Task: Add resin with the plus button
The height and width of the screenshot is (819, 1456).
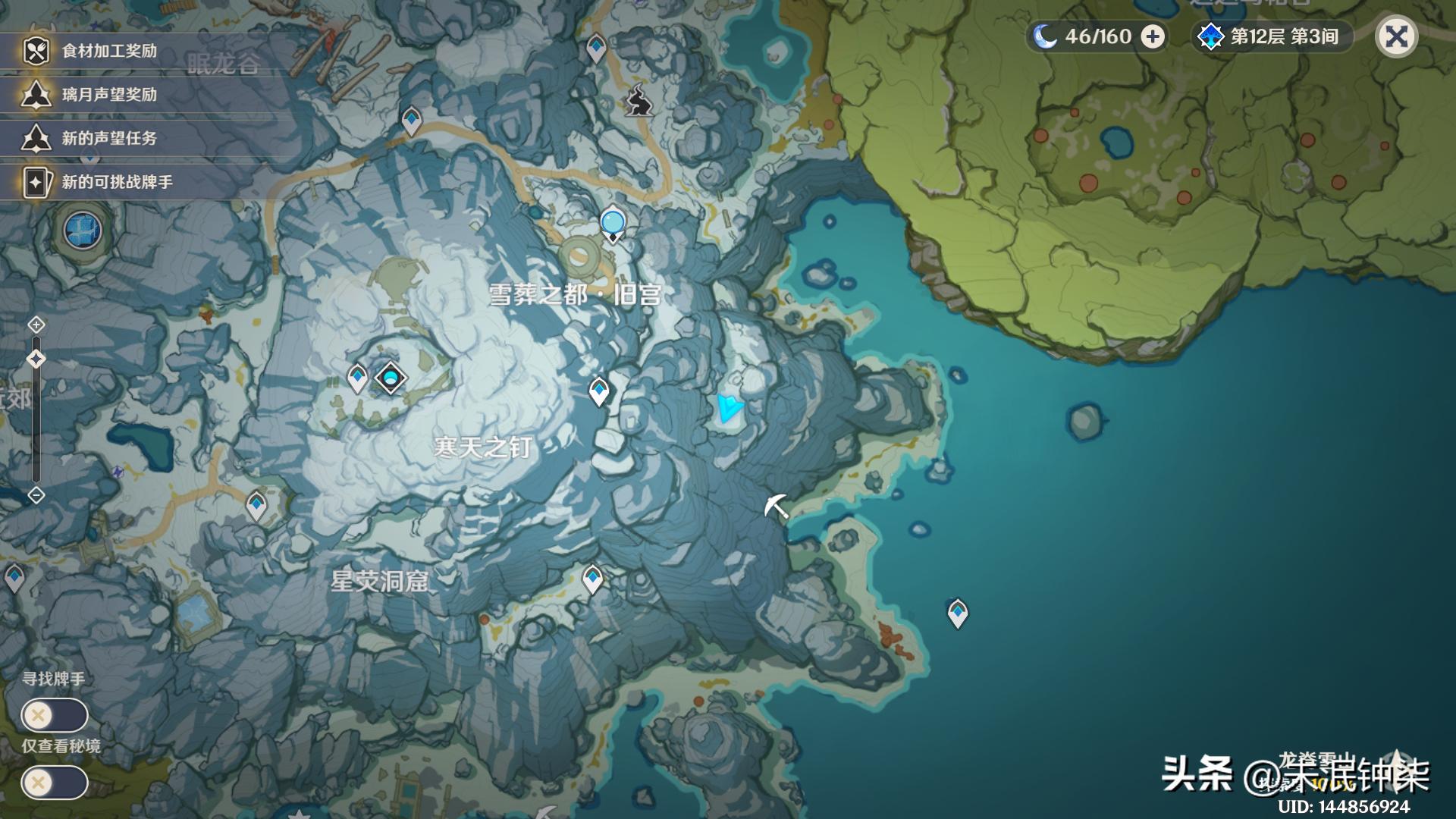Action: click(x=1153, y=36)
